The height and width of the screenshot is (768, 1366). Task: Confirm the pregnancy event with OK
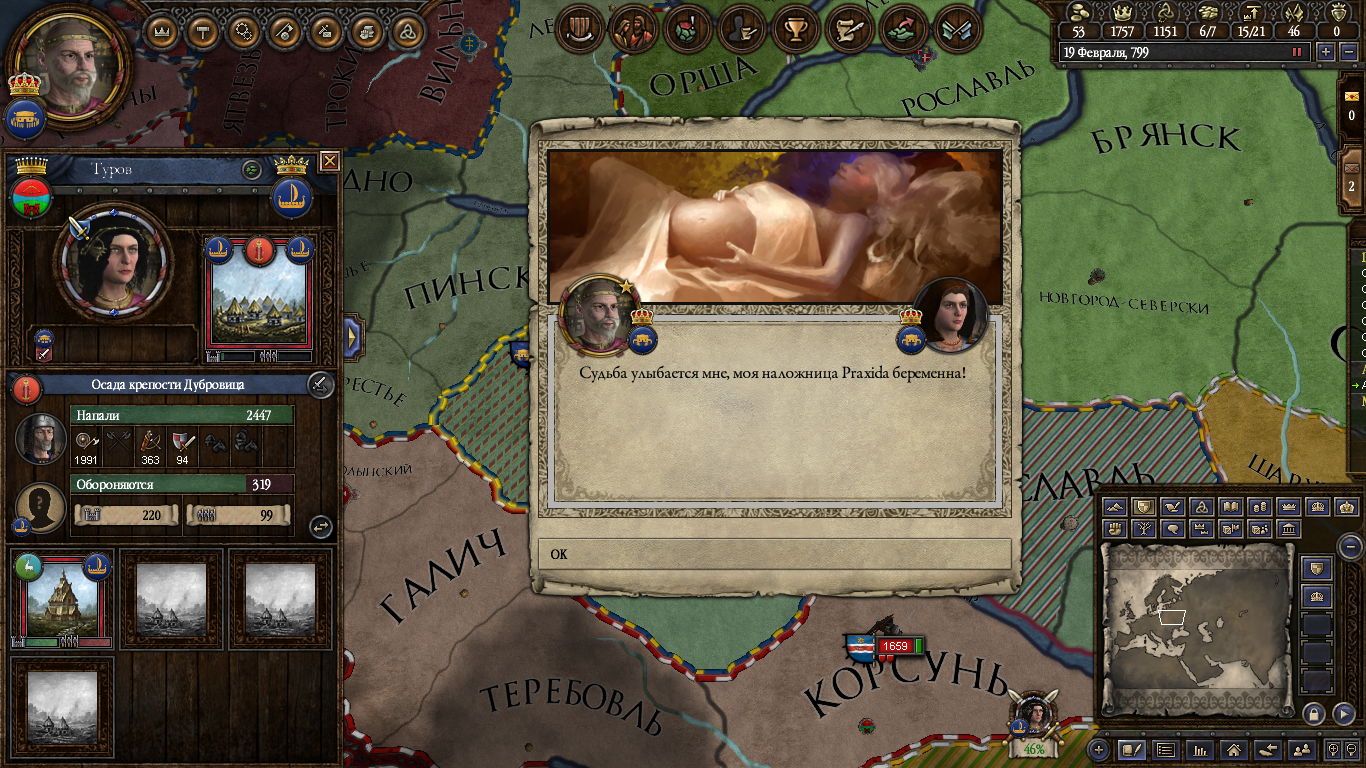[774, 554]
